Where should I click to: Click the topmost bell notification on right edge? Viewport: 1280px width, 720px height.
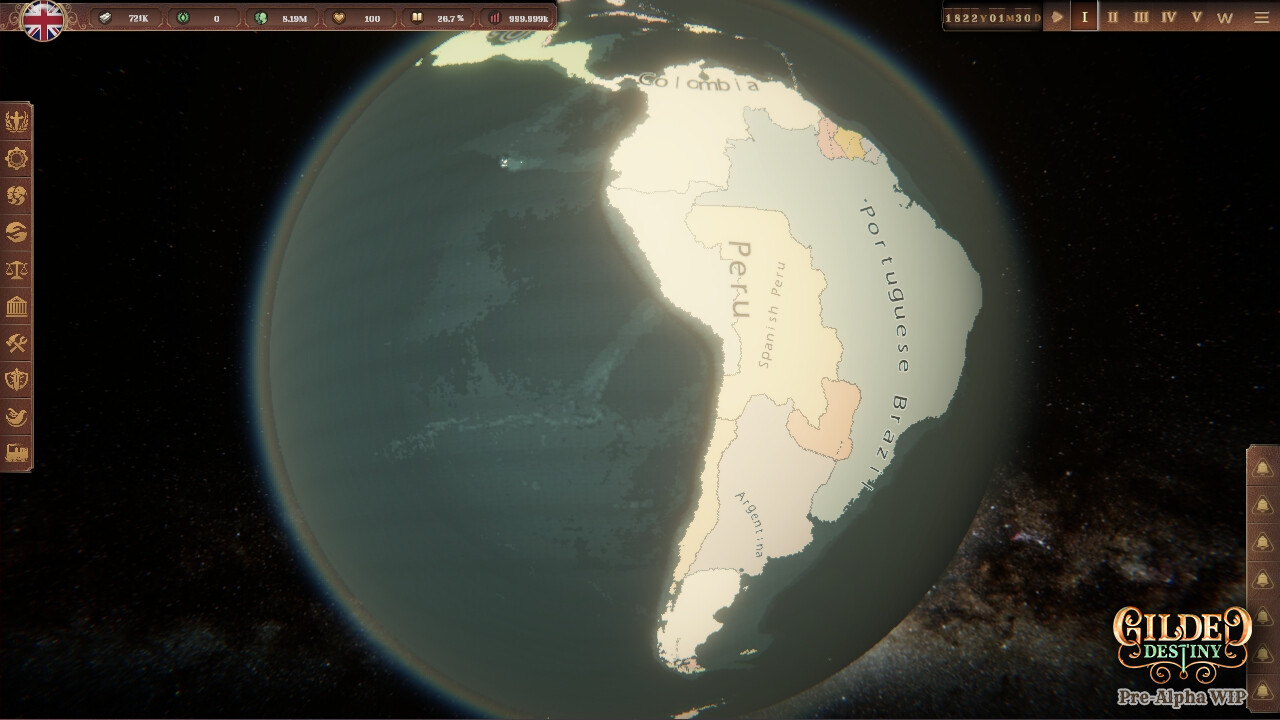[x=1263, y=465]
